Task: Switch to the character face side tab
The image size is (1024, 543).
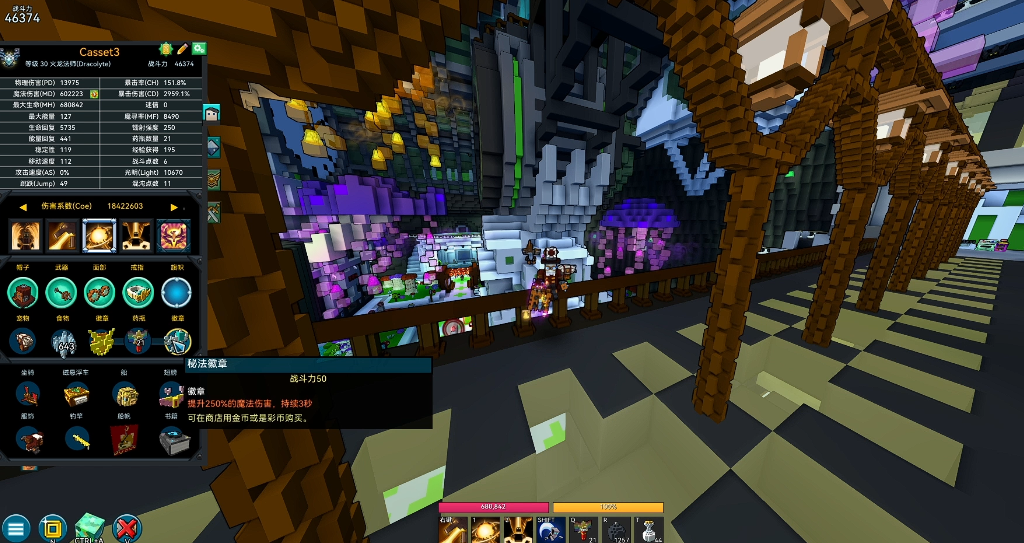Action: pos(212,113)
